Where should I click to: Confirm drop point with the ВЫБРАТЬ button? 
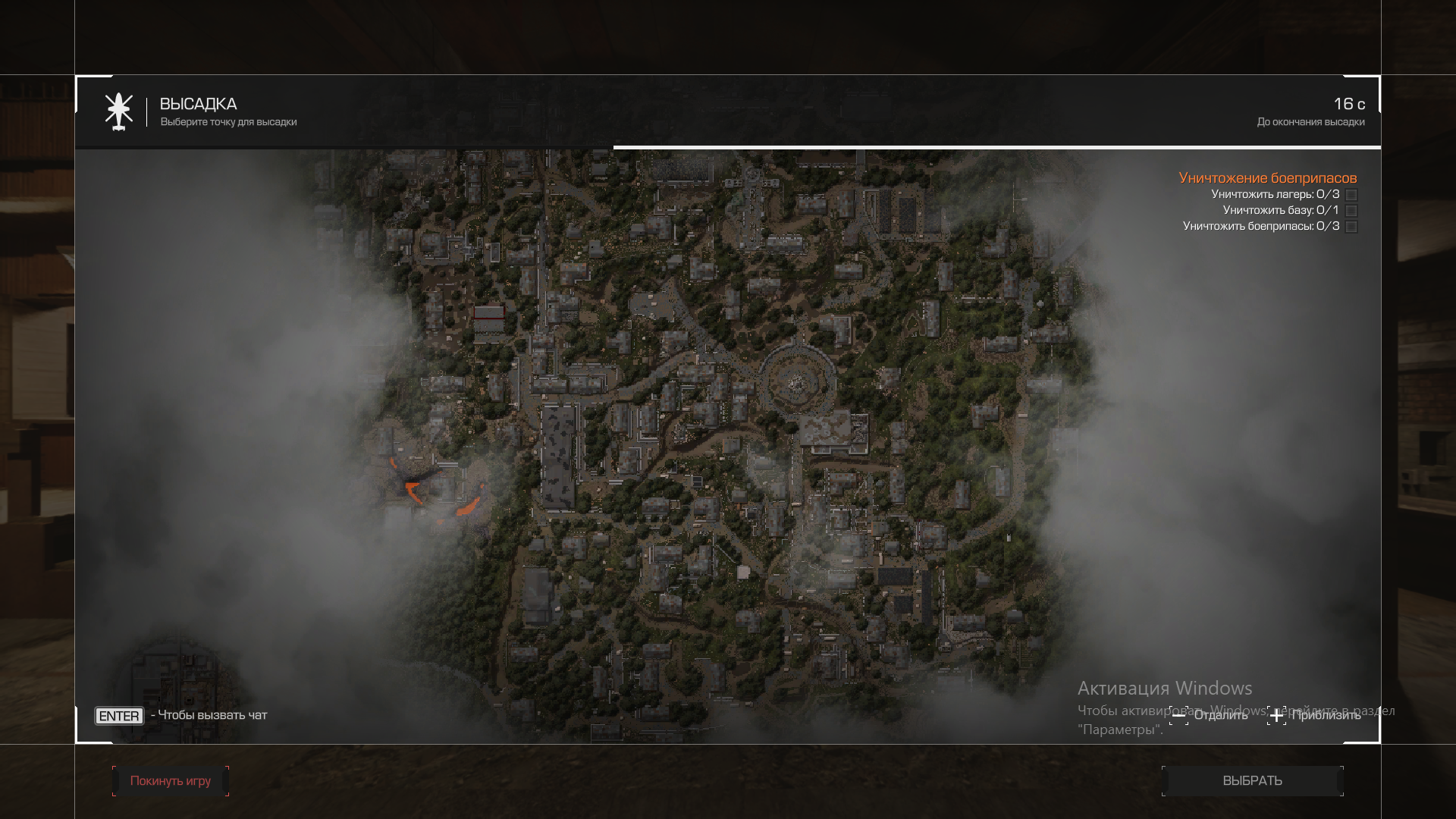click(1252, 780)
